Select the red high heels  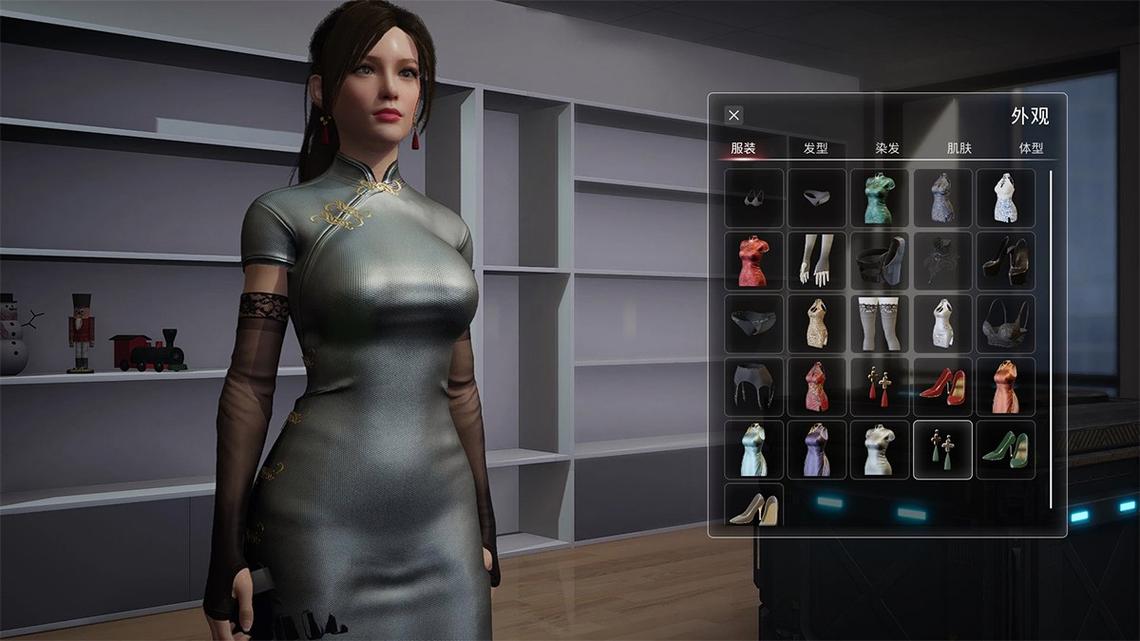(x=943, y=387)
